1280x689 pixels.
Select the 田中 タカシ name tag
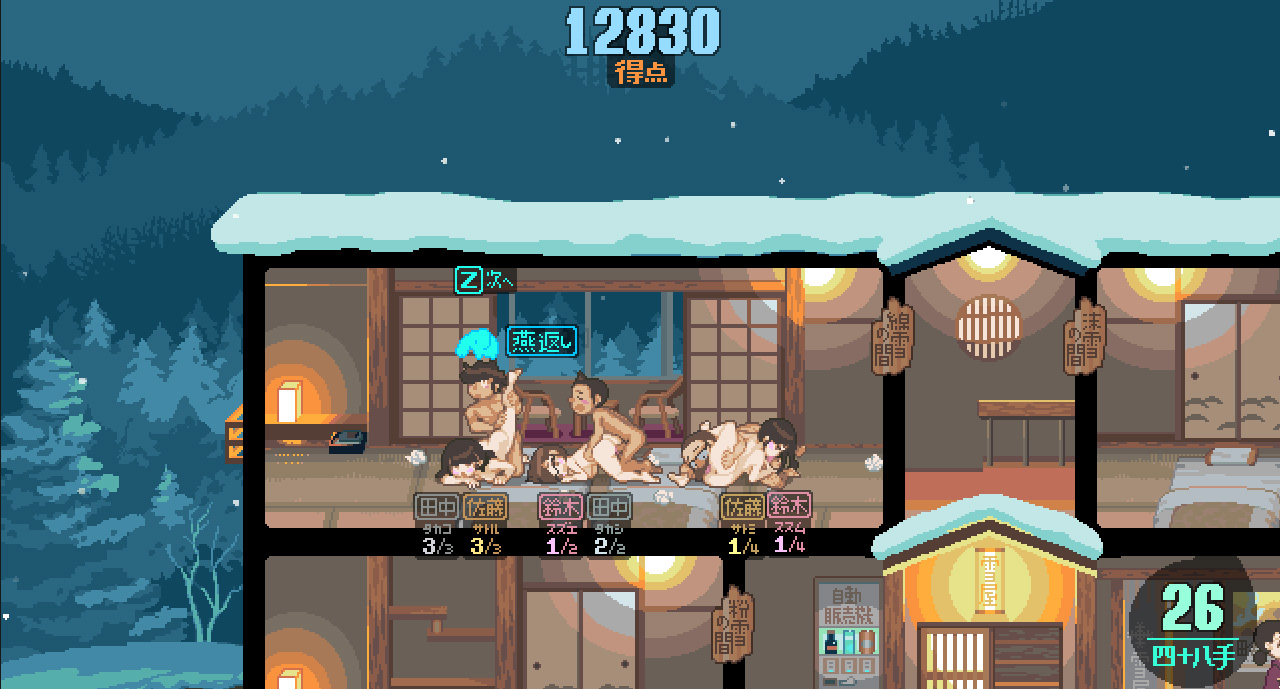point(609,508)
